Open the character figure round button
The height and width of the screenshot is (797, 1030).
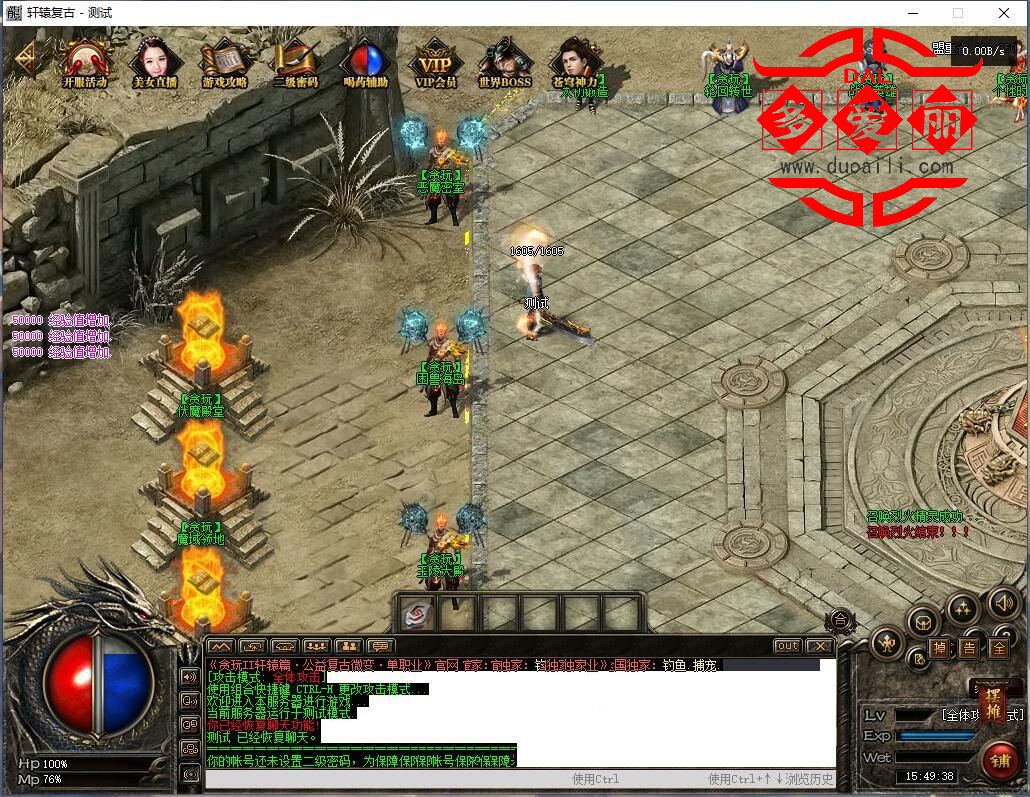click(886, 642)
